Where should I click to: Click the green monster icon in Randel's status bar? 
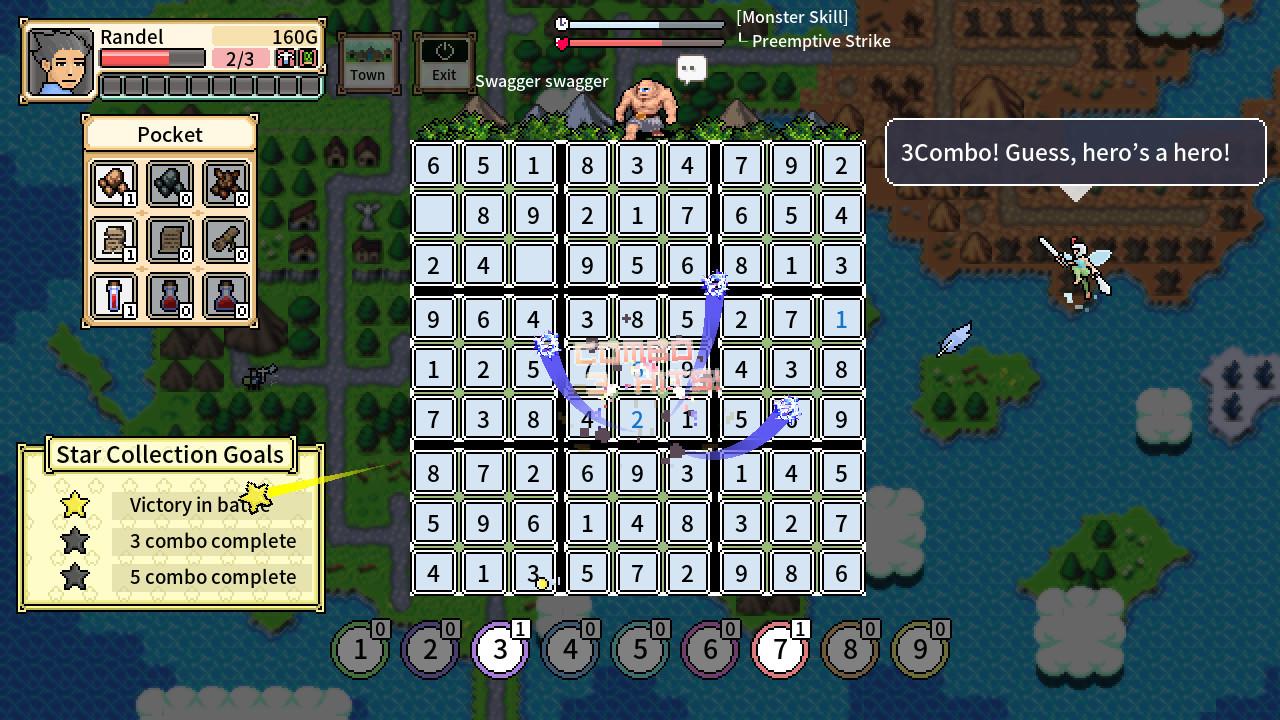(x=307, y=58)
